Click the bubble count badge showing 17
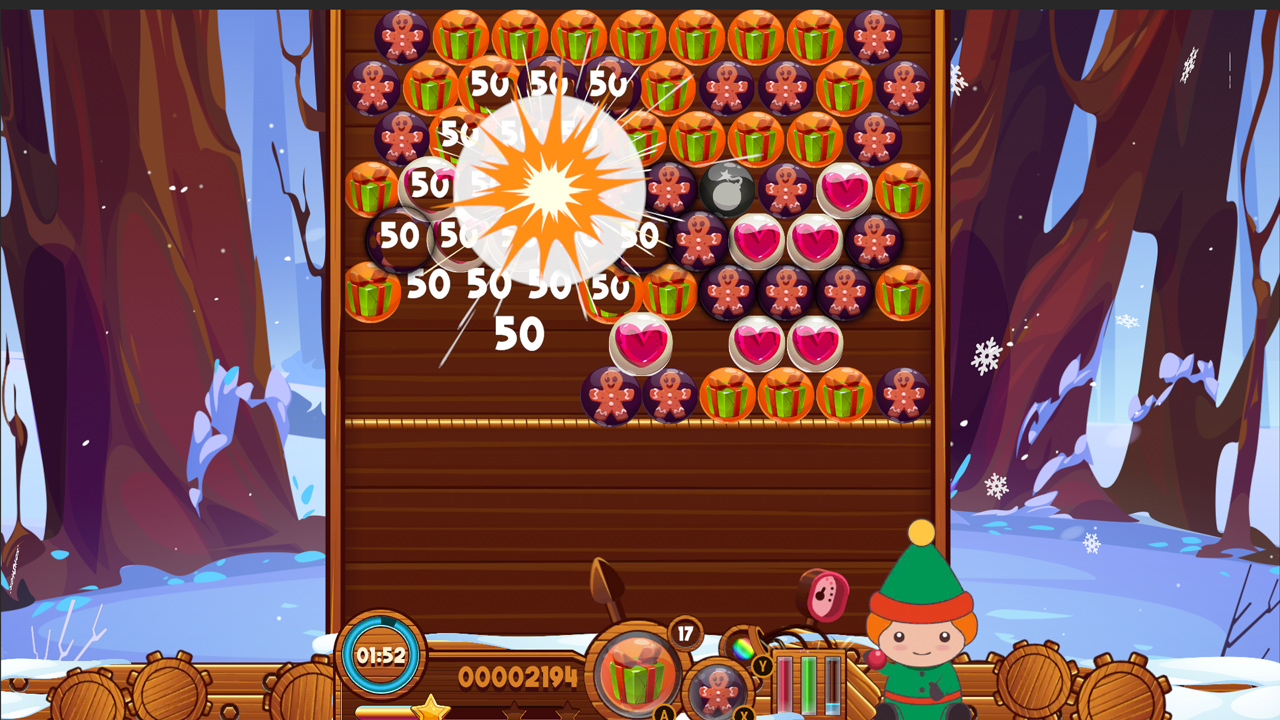1280x720 pixels. point(687,633)
